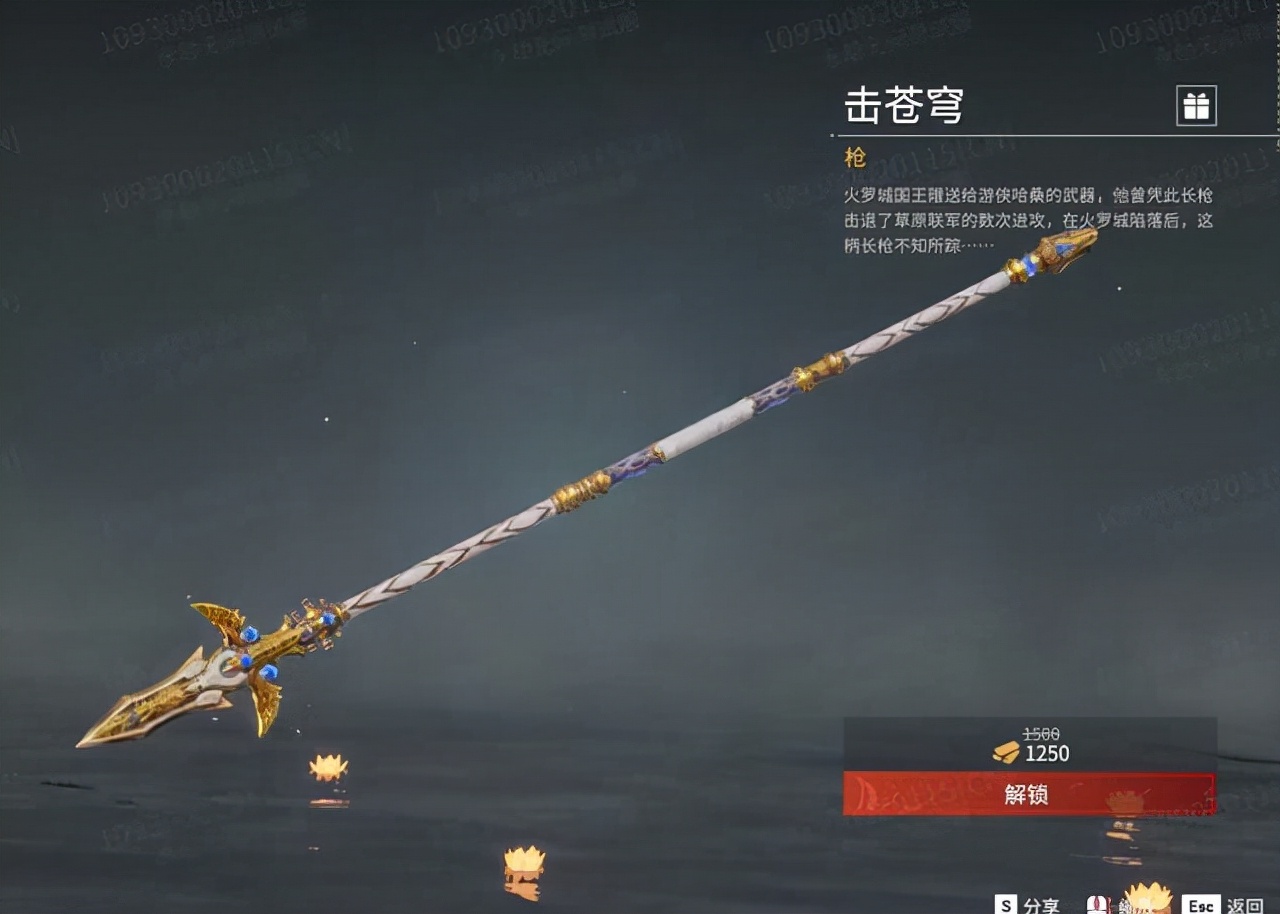Click the S share shortcut key icon

[x=1003, y=905]
